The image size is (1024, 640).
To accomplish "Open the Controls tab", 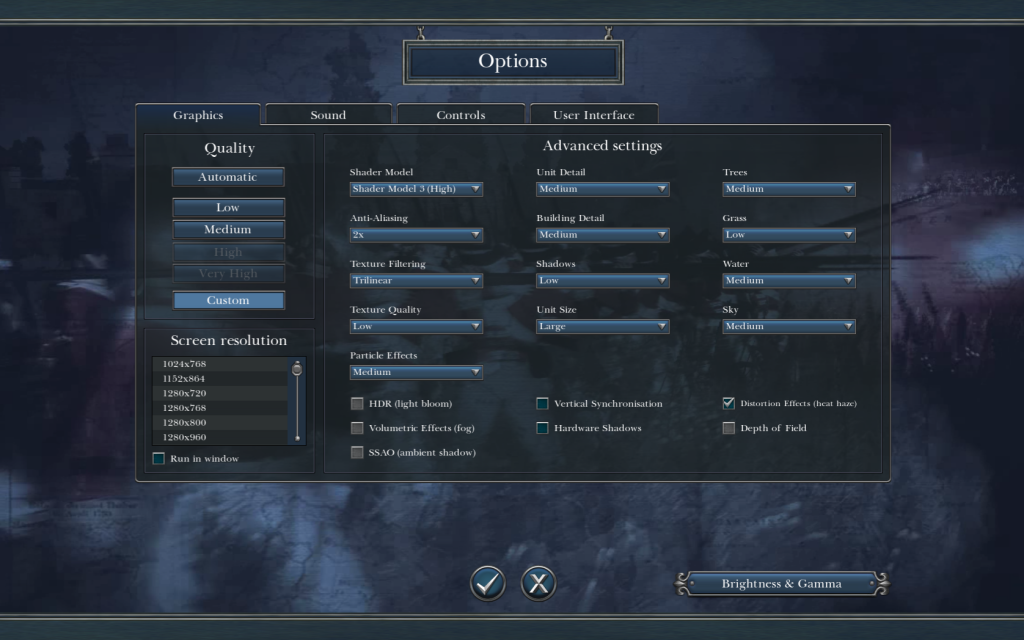I will tap(461, 115).
